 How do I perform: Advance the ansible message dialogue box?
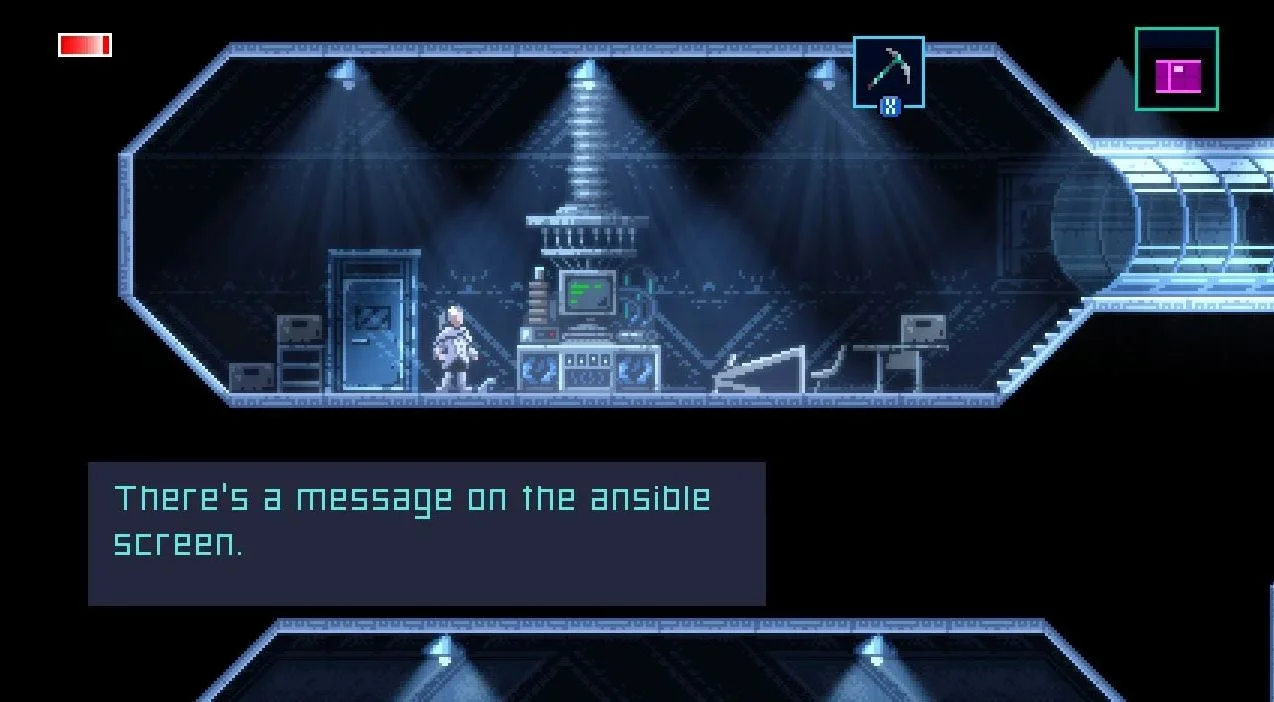pyautogui.click(x=427, y=533)
